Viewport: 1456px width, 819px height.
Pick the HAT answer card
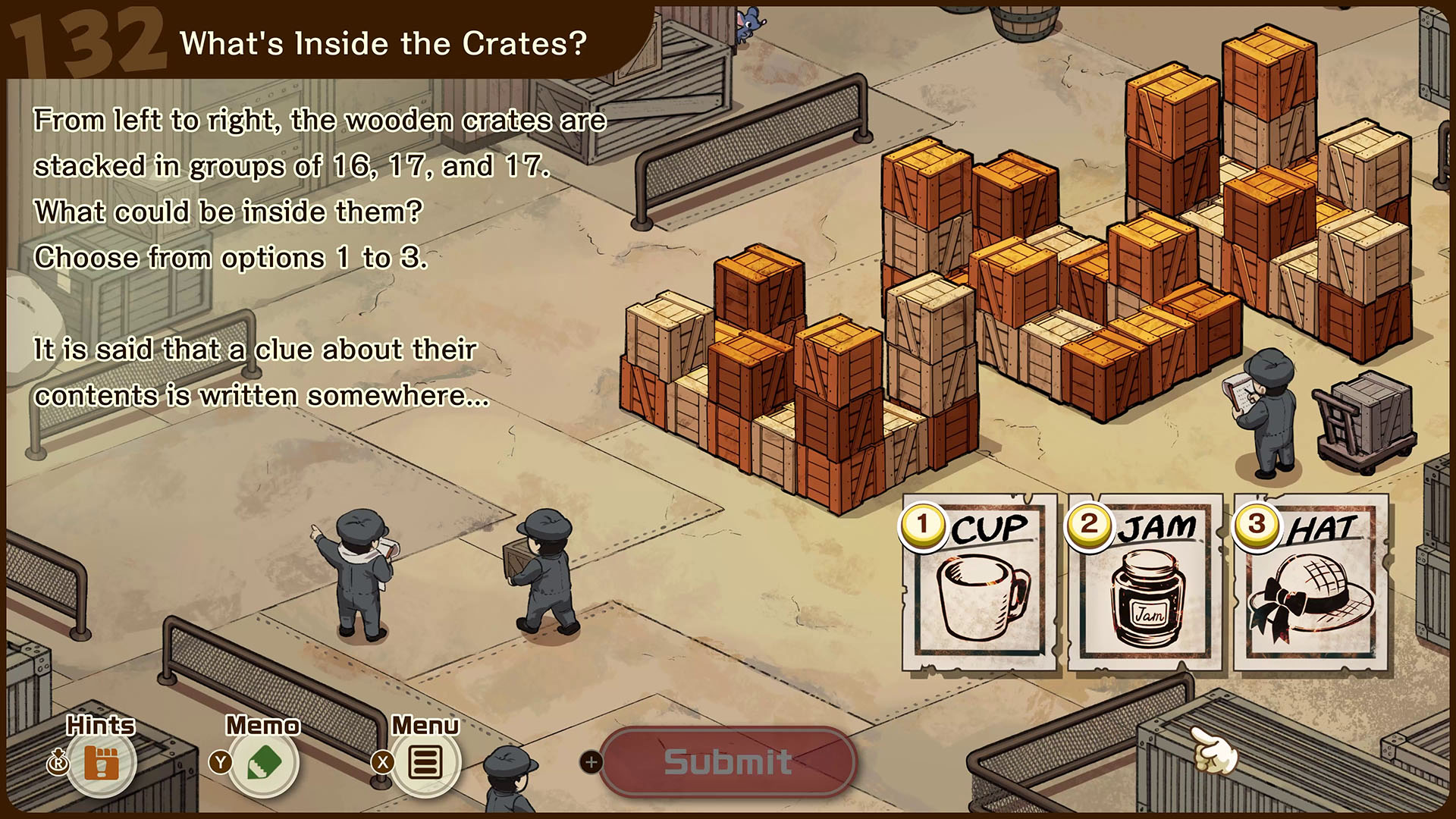point(1312,584)
